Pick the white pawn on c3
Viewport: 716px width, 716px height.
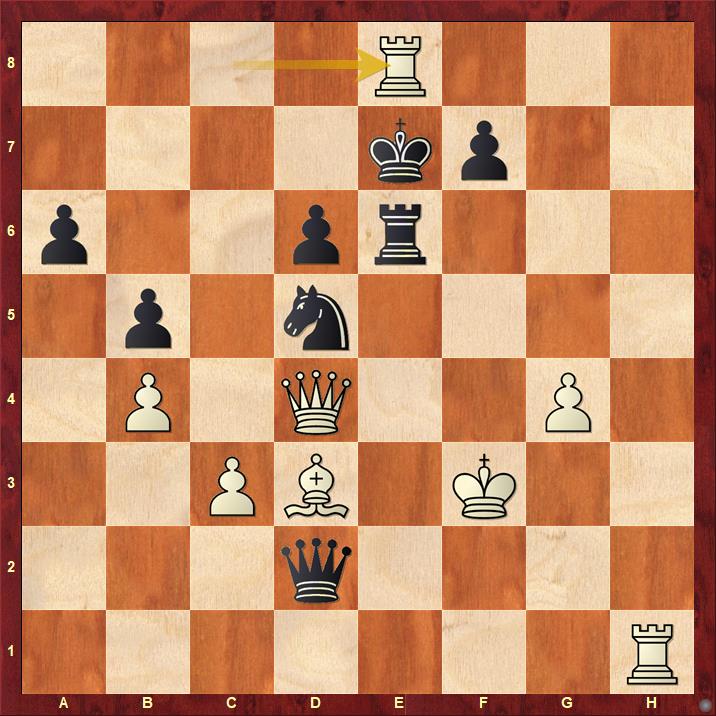(x=232, y=486)
